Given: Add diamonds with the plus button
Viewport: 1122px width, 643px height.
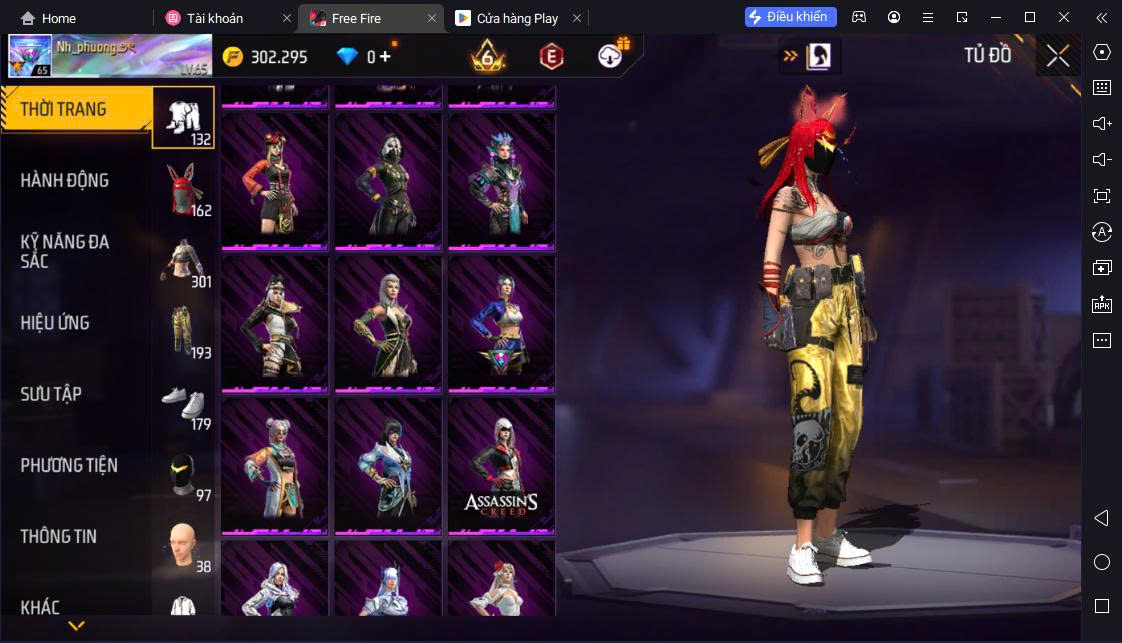Looking at the screenshot, I should click(385, 57).
